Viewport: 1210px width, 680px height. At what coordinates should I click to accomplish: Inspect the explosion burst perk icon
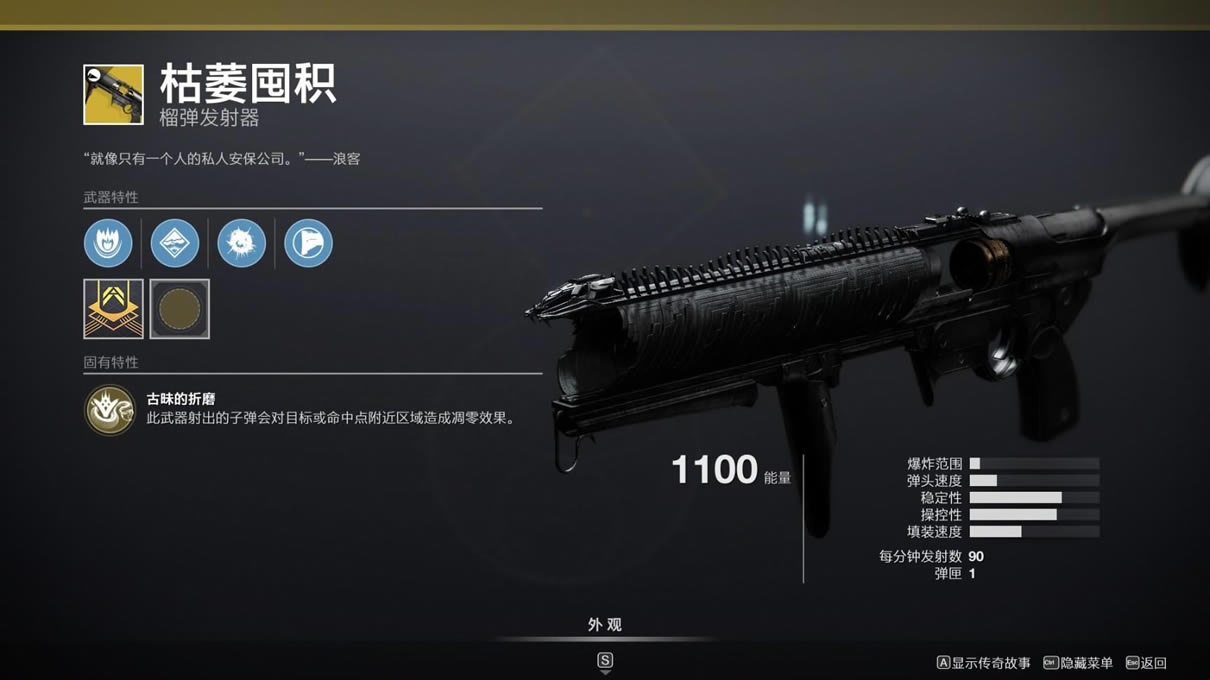pos(241,243)
